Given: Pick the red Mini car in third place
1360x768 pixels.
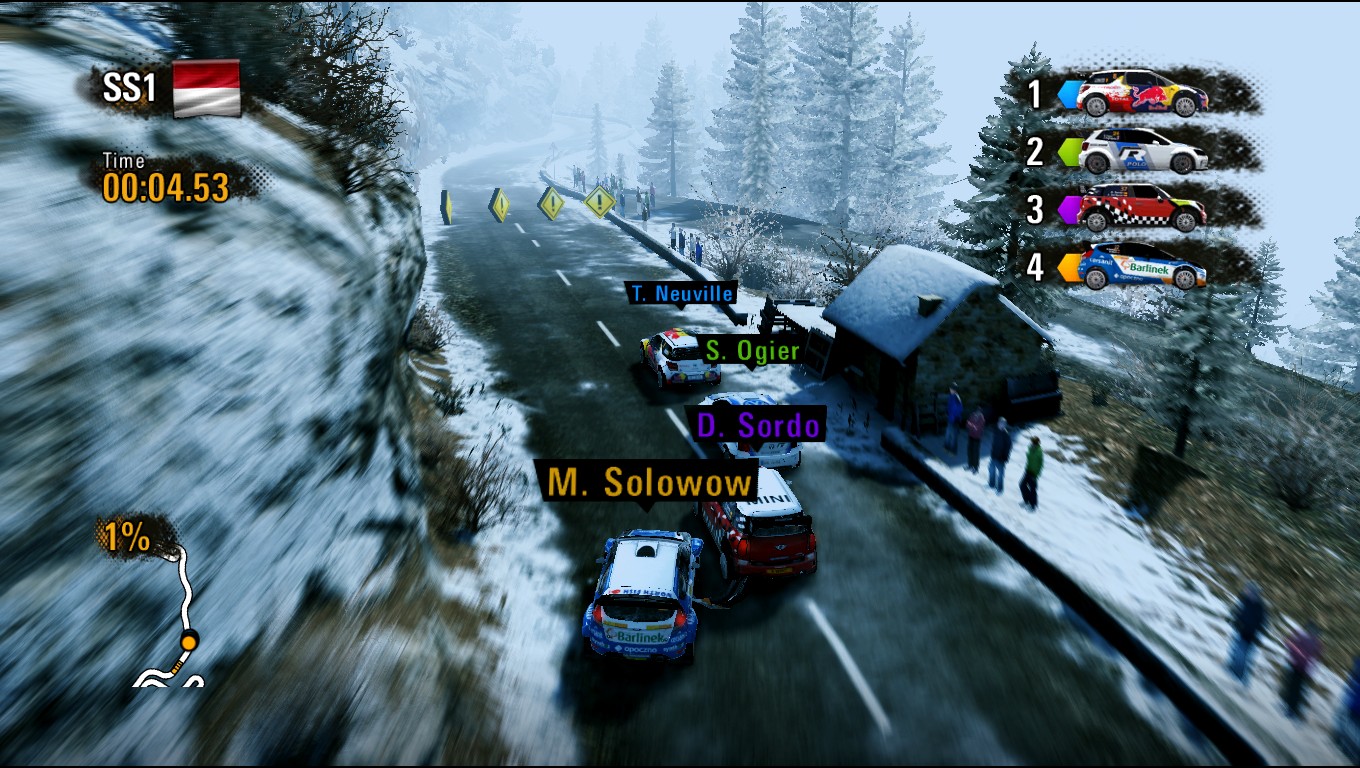Looking at the screenshot, I should [1142, 208].
